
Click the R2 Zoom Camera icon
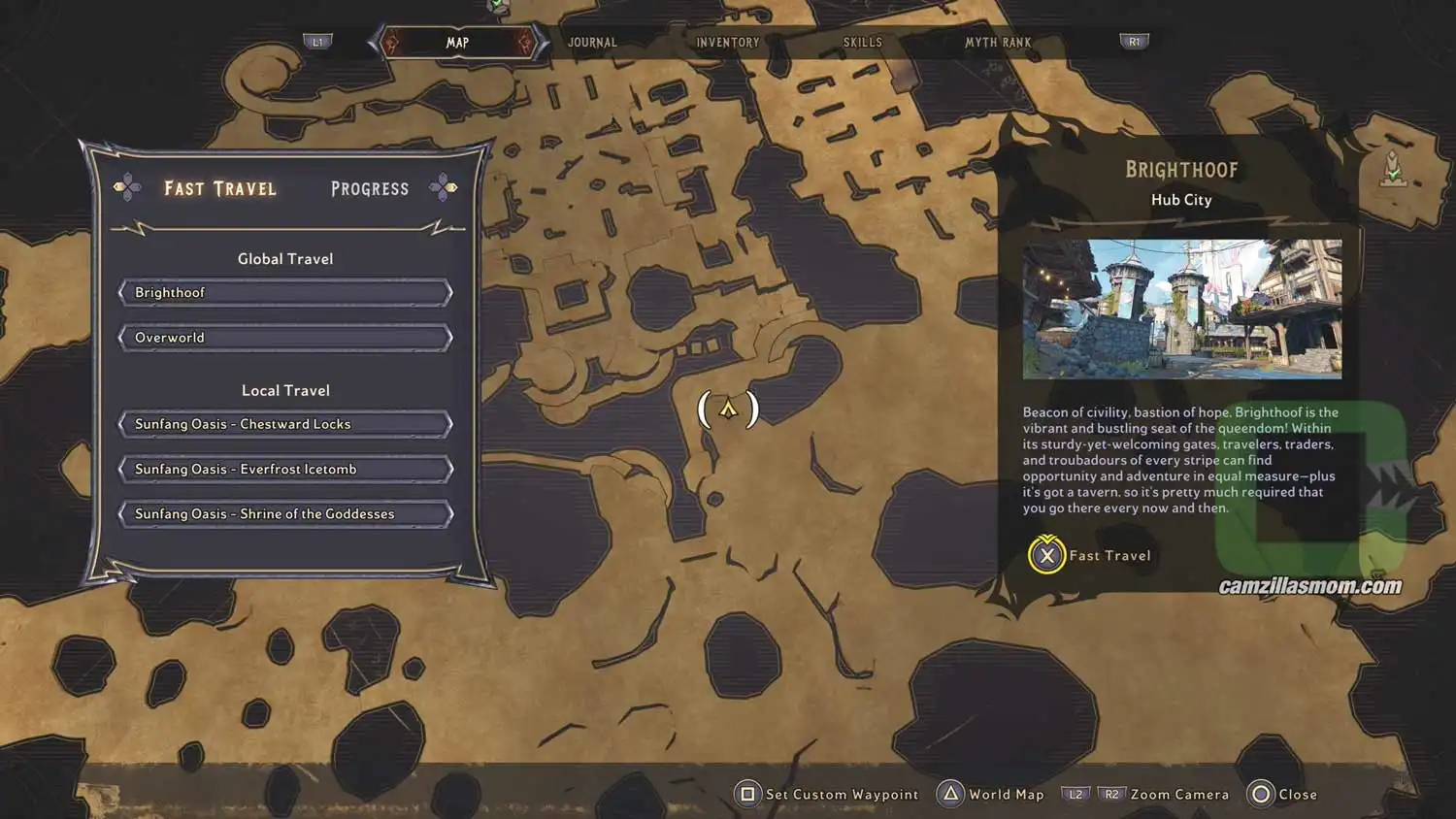(1110, 794)
